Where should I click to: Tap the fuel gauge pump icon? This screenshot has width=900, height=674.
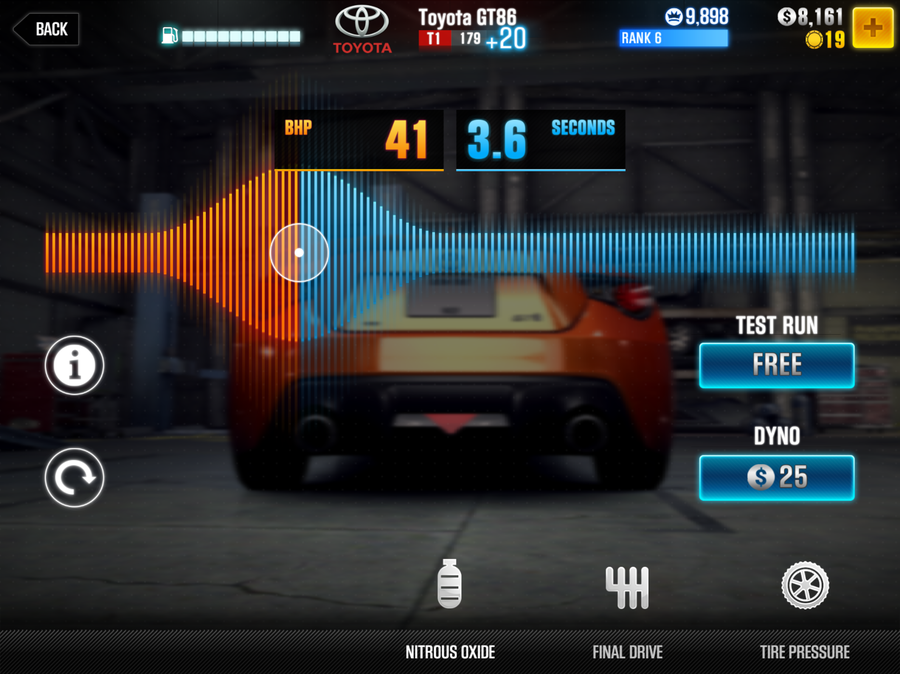tap(169, 36)
